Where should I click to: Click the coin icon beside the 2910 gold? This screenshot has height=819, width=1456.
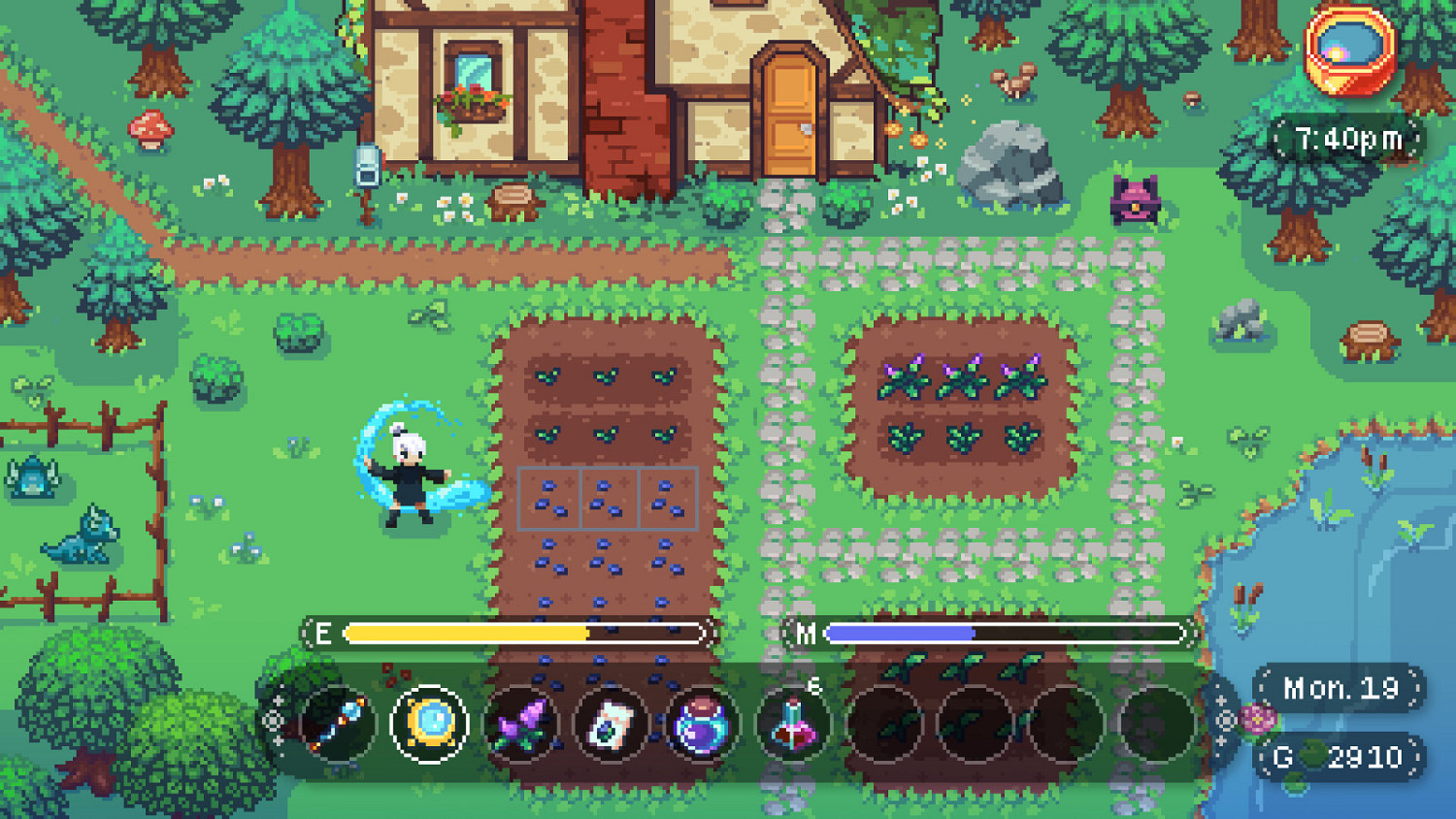(1313, 752)
